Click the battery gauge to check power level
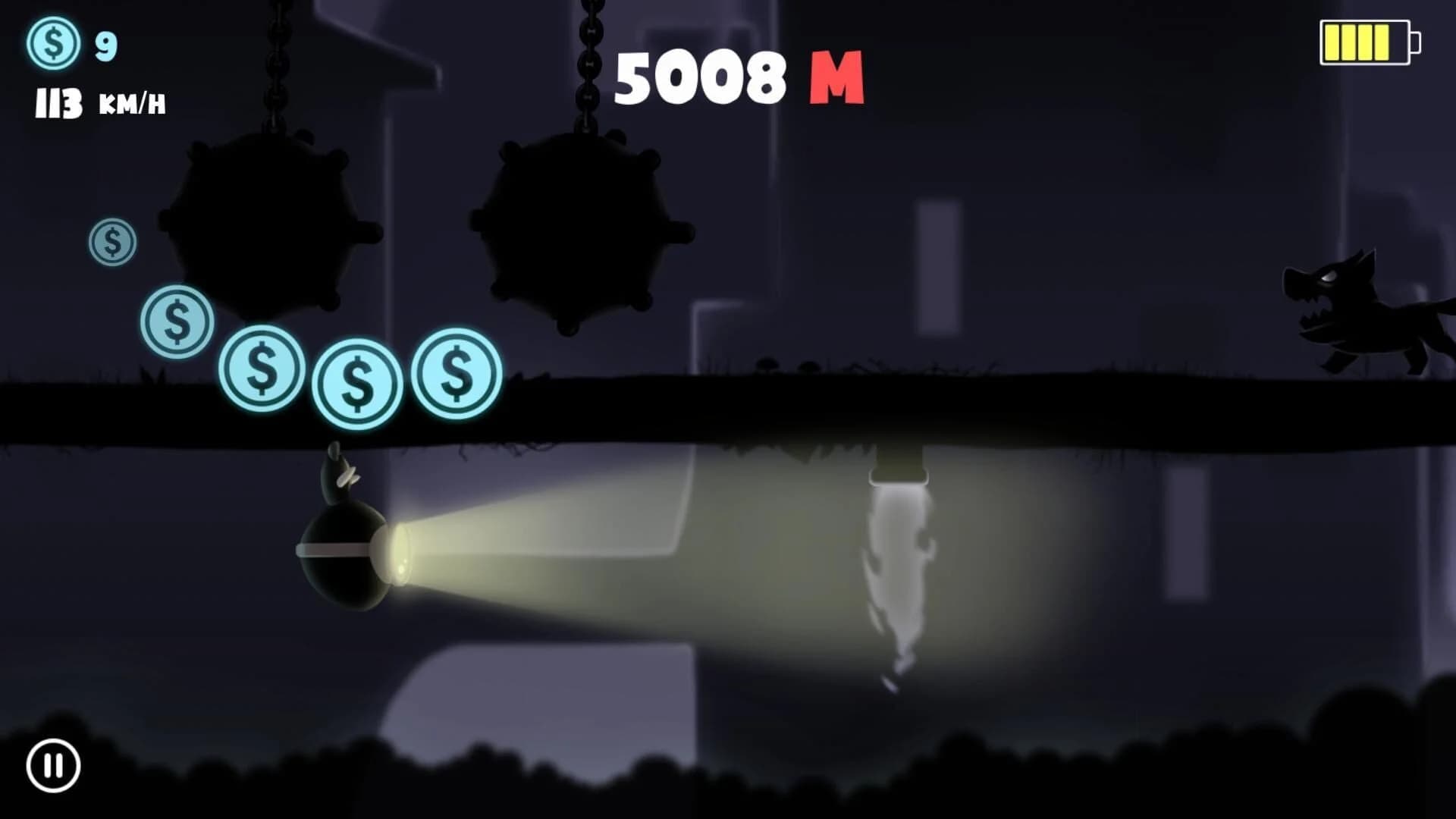Viewport: 1456px width, 819px height. point(1365,42)
